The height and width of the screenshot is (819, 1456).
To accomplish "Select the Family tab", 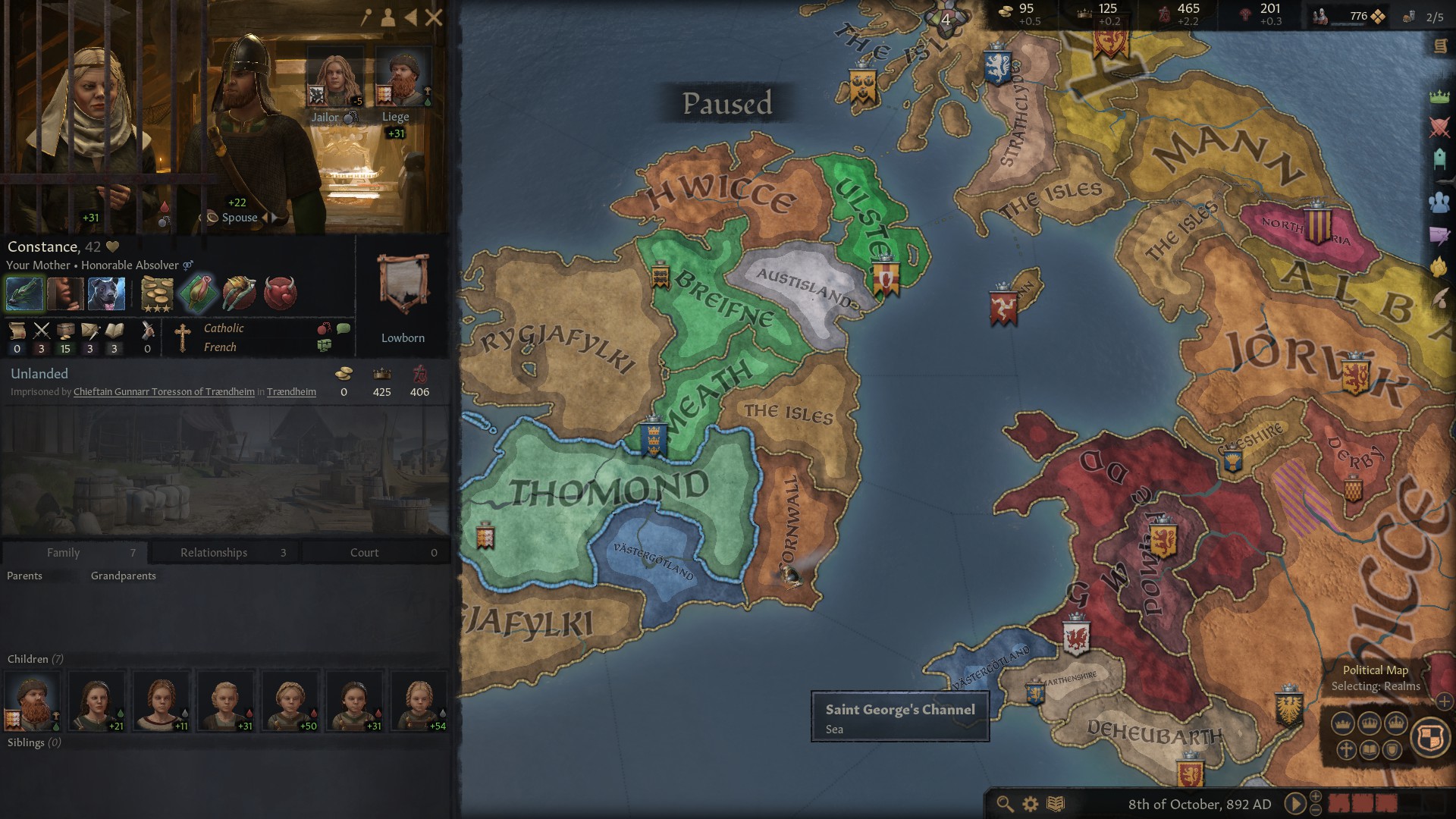I will pos(64,552).
